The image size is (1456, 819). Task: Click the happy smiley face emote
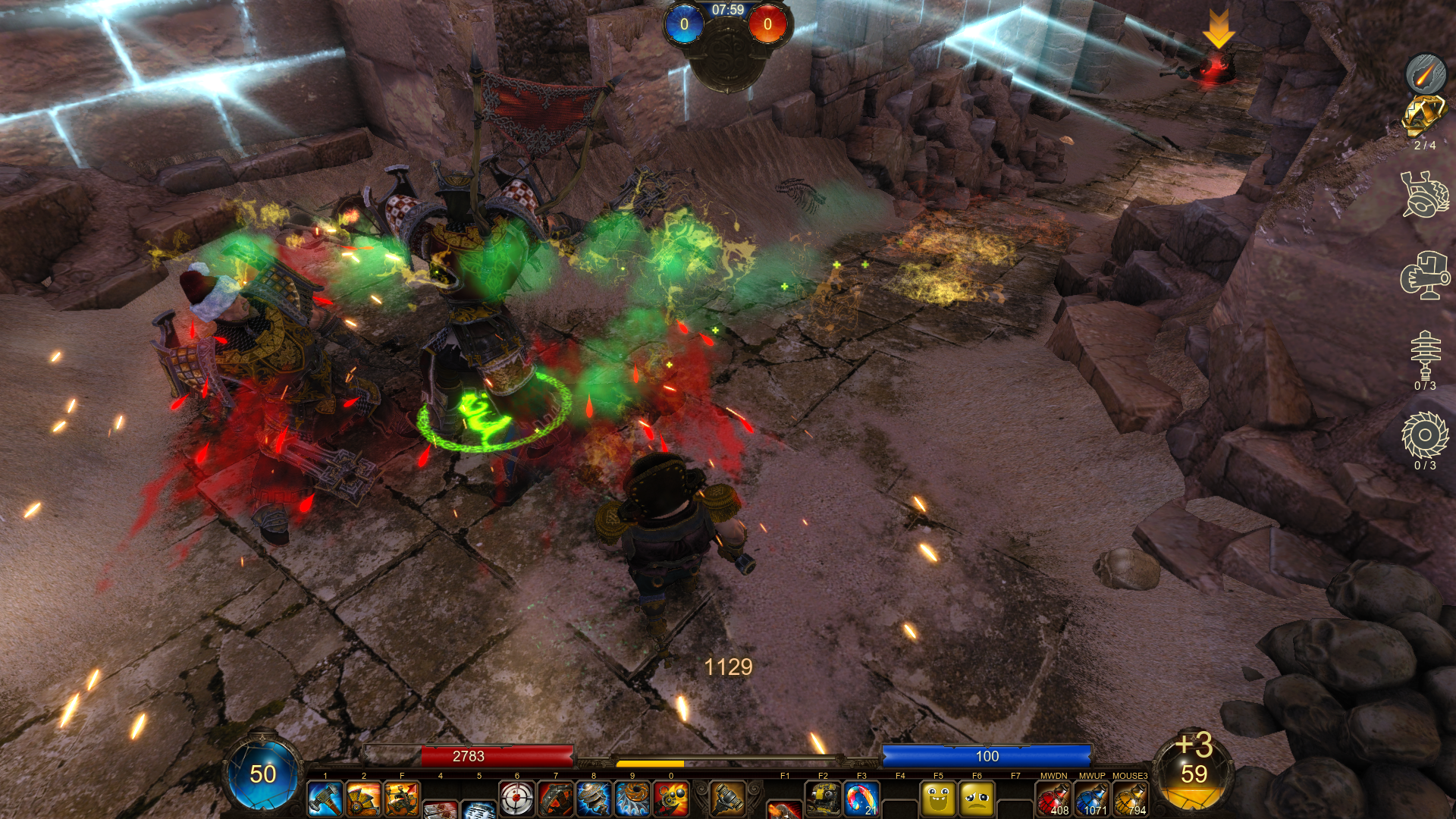[x=938, y=799]
